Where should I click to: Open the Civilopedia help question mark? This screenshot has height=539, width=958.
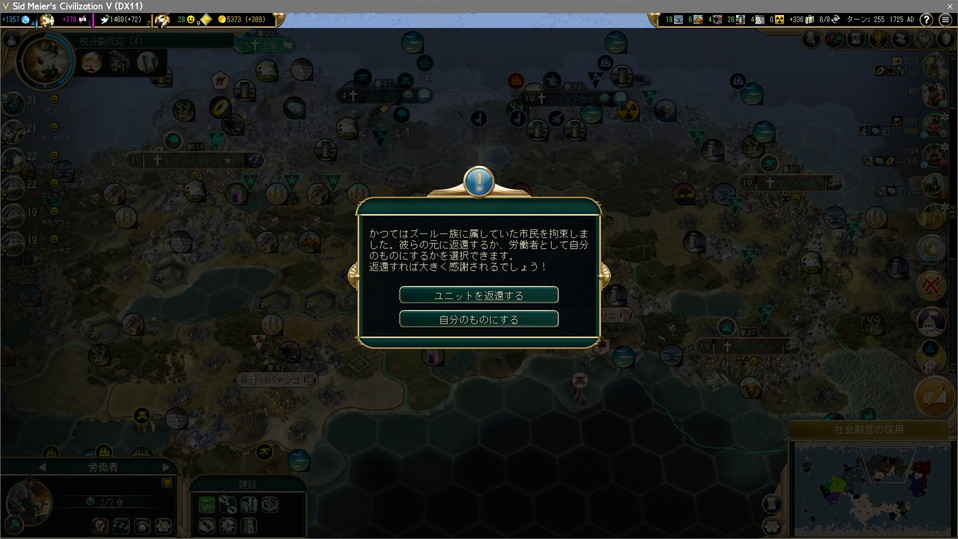pos(926,20)
